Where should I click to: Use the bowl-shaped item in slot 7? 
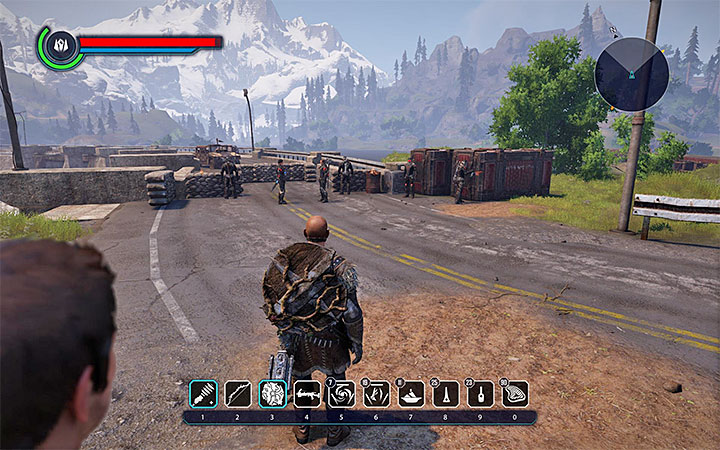point(411,393)
